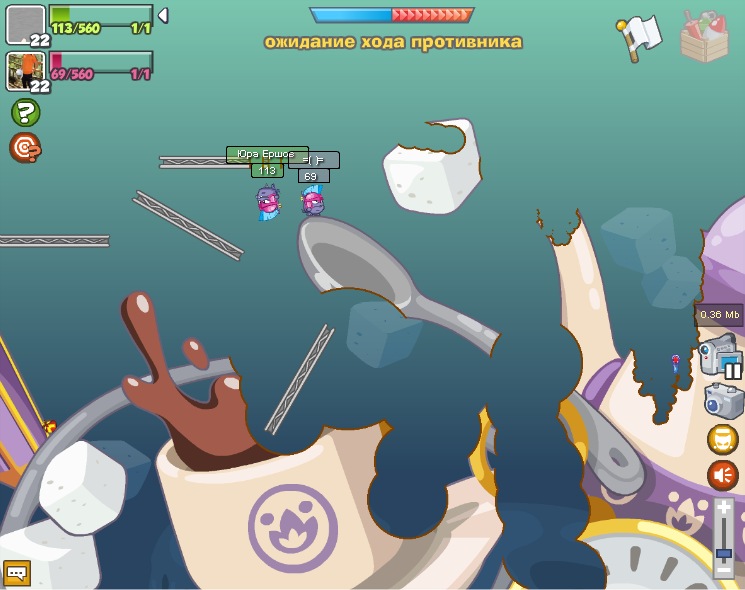
Task: Zoom in with the plus button
Action: (724, 508)
